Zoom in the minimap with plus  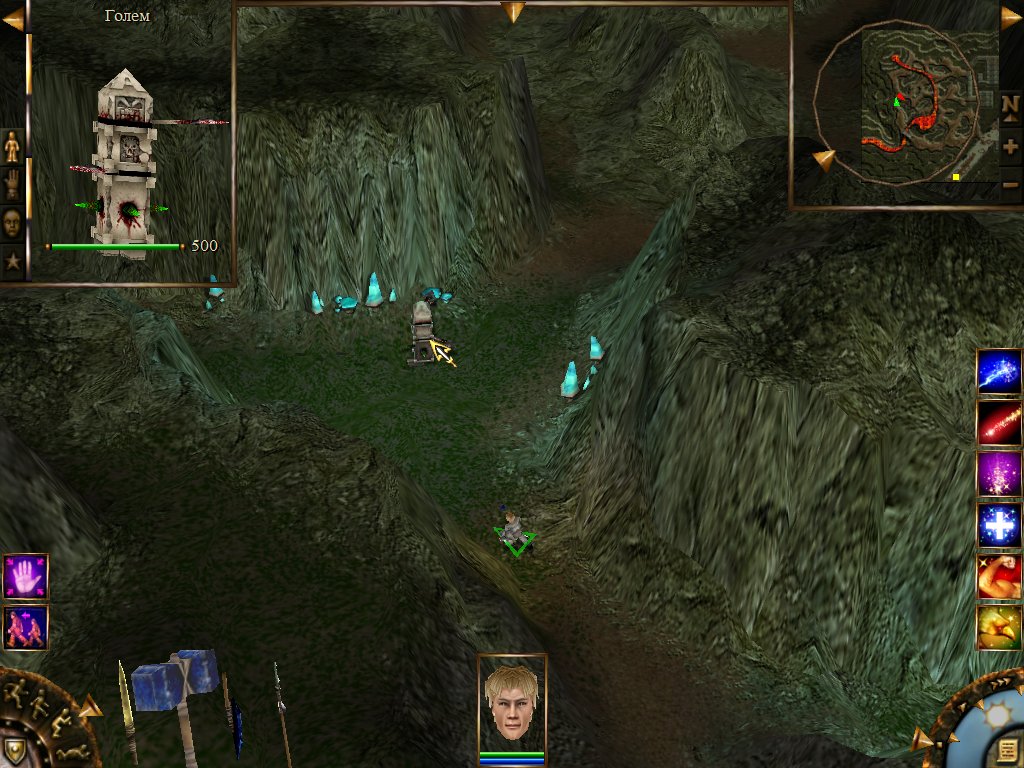click(1010, 146)
